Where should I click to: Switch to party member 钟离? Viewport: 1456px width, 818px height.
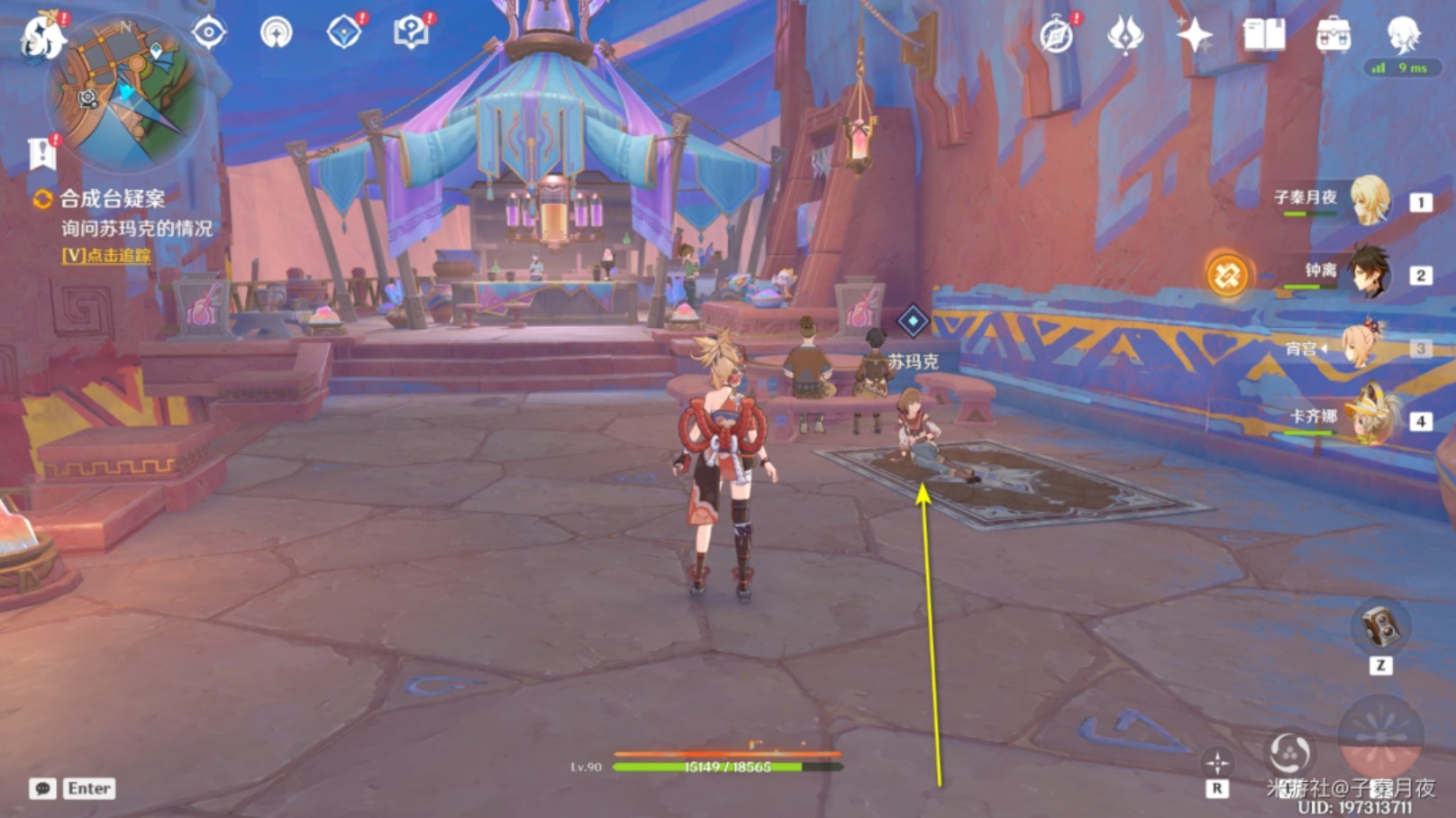(1369, 273)
